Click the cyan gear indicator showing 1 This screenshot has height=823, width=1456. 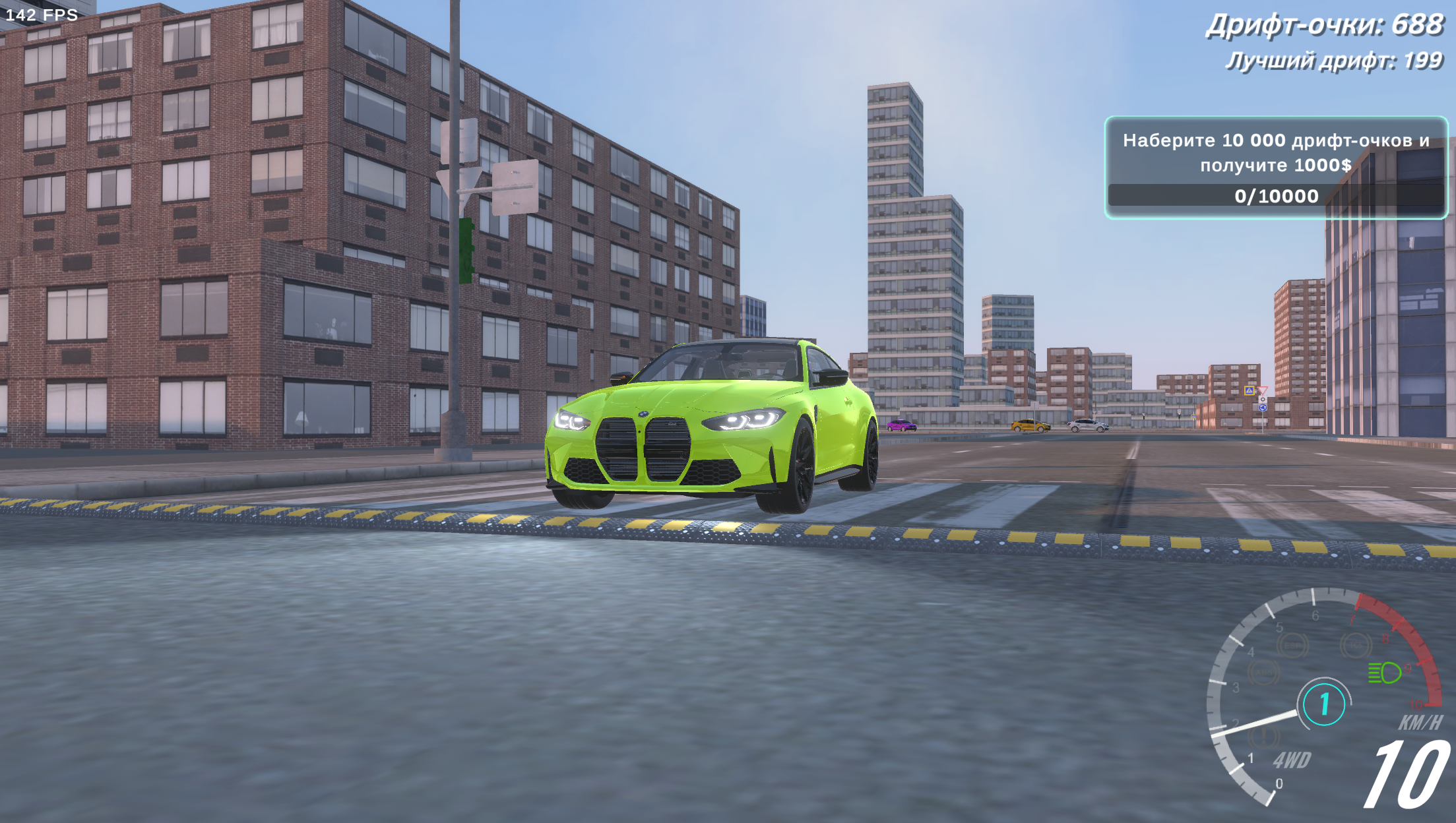click(x=1325, y=704)
